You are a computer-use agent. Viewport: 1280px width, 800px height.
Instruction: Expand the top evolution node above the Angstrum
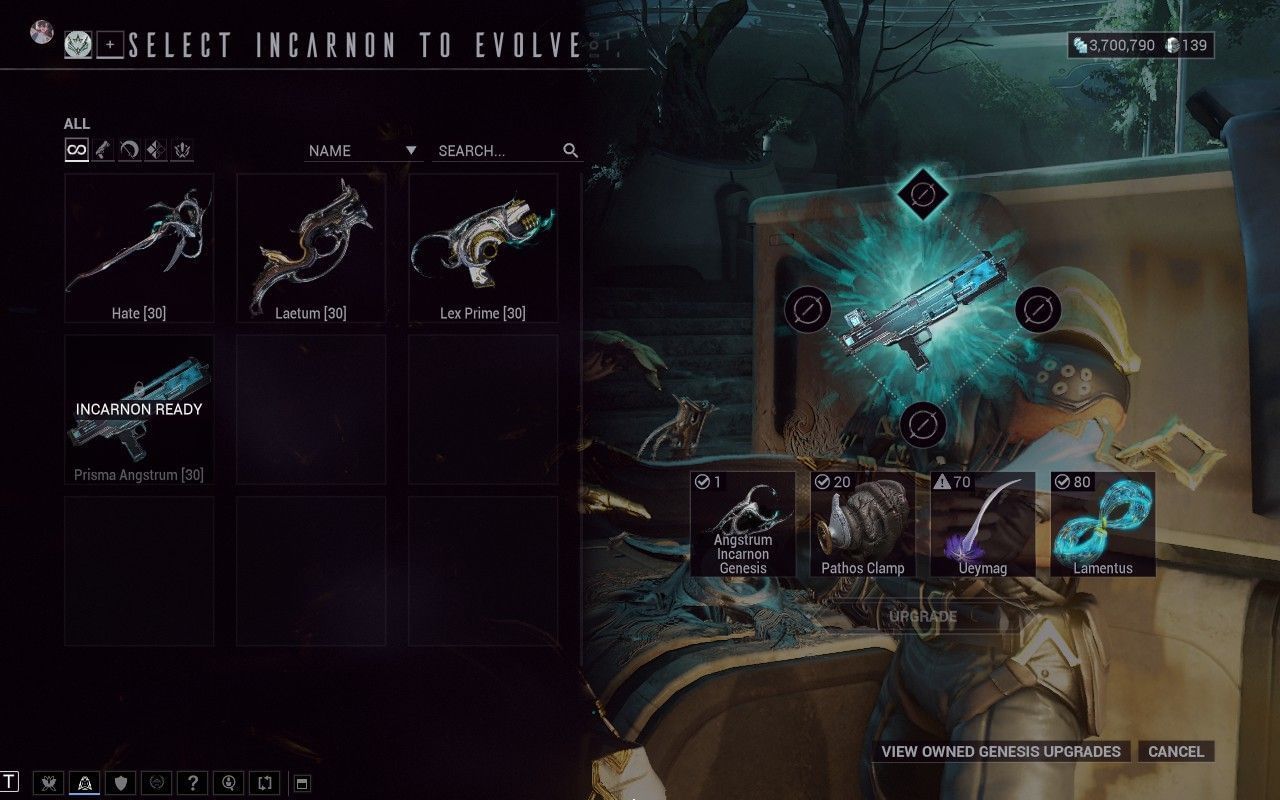click(x=921, y=194)
